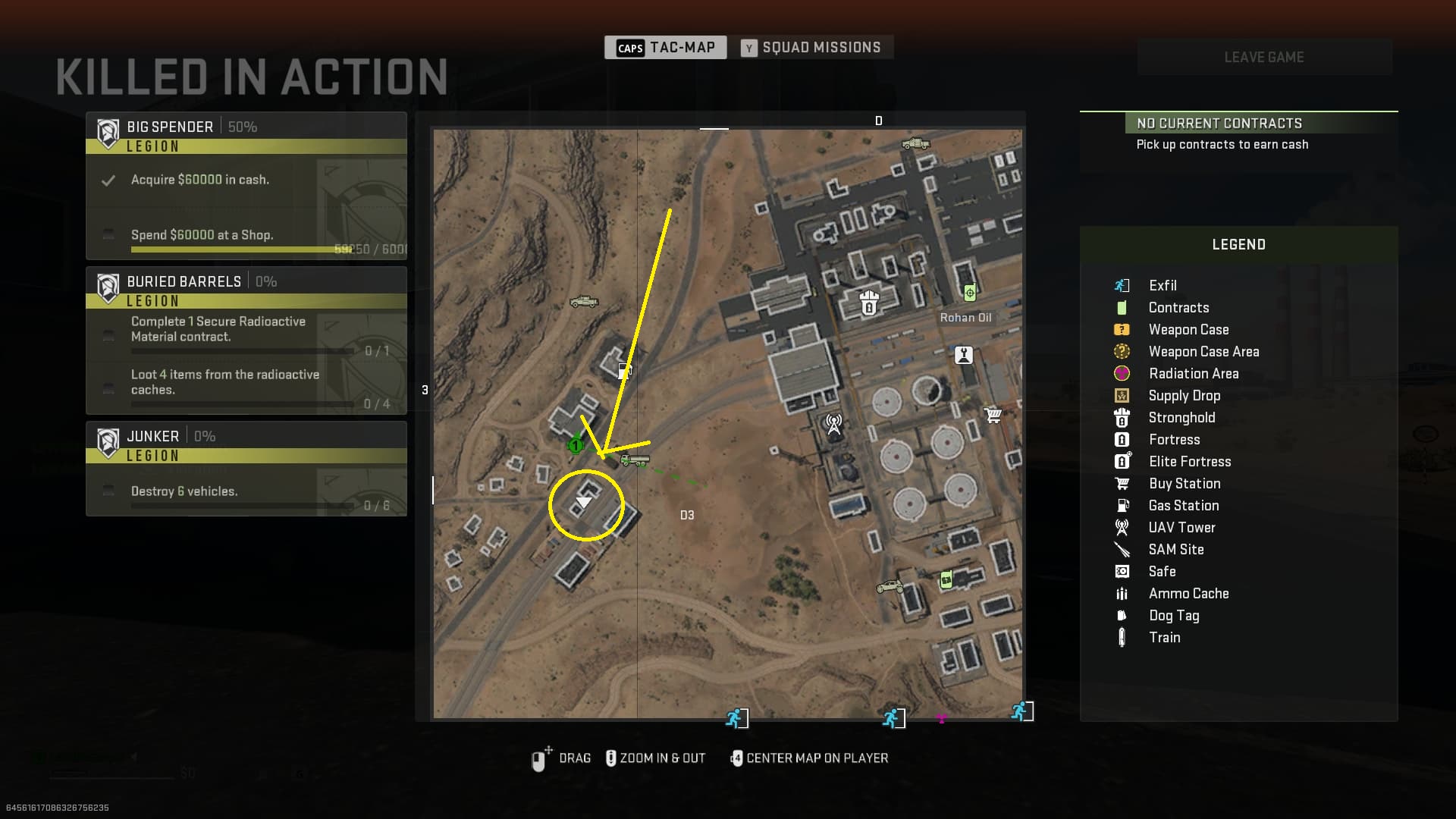Viewport: 1456px width, 819px height.
Task: Click the Radiation Area icon in the legend
Action: (x=1122, y=373)
